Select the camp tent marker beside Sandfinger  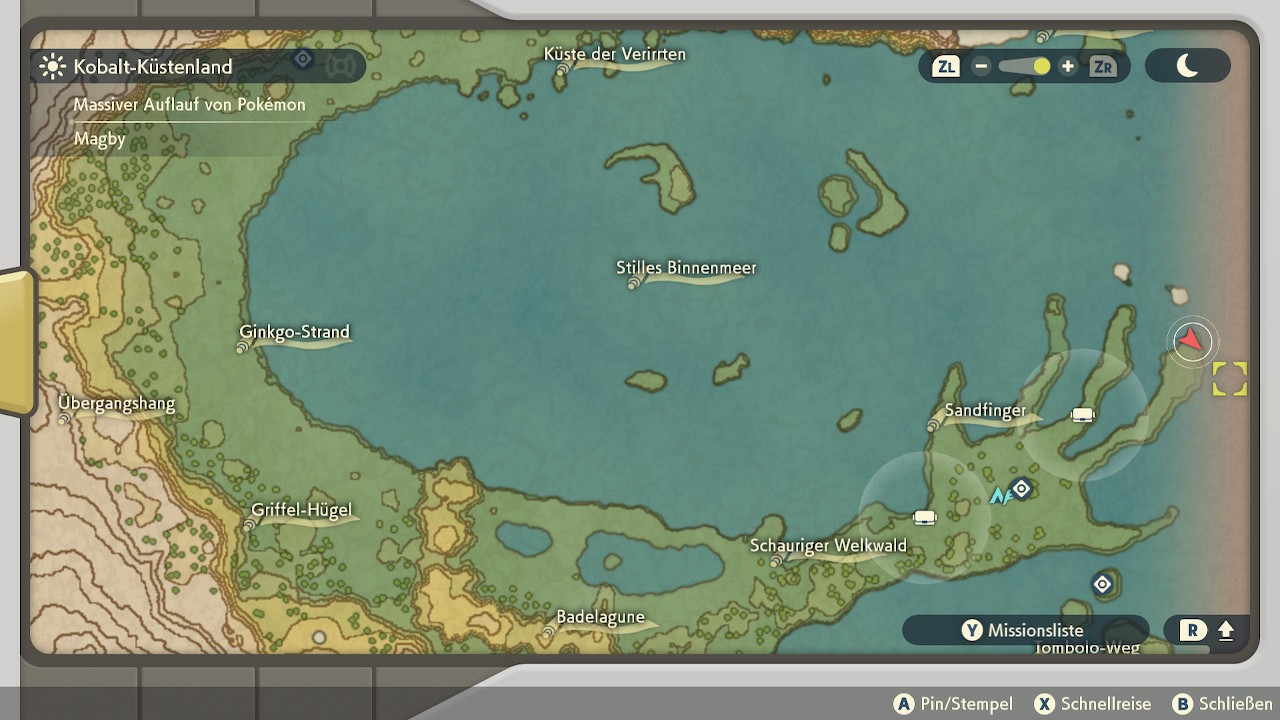click(1082, 415)
